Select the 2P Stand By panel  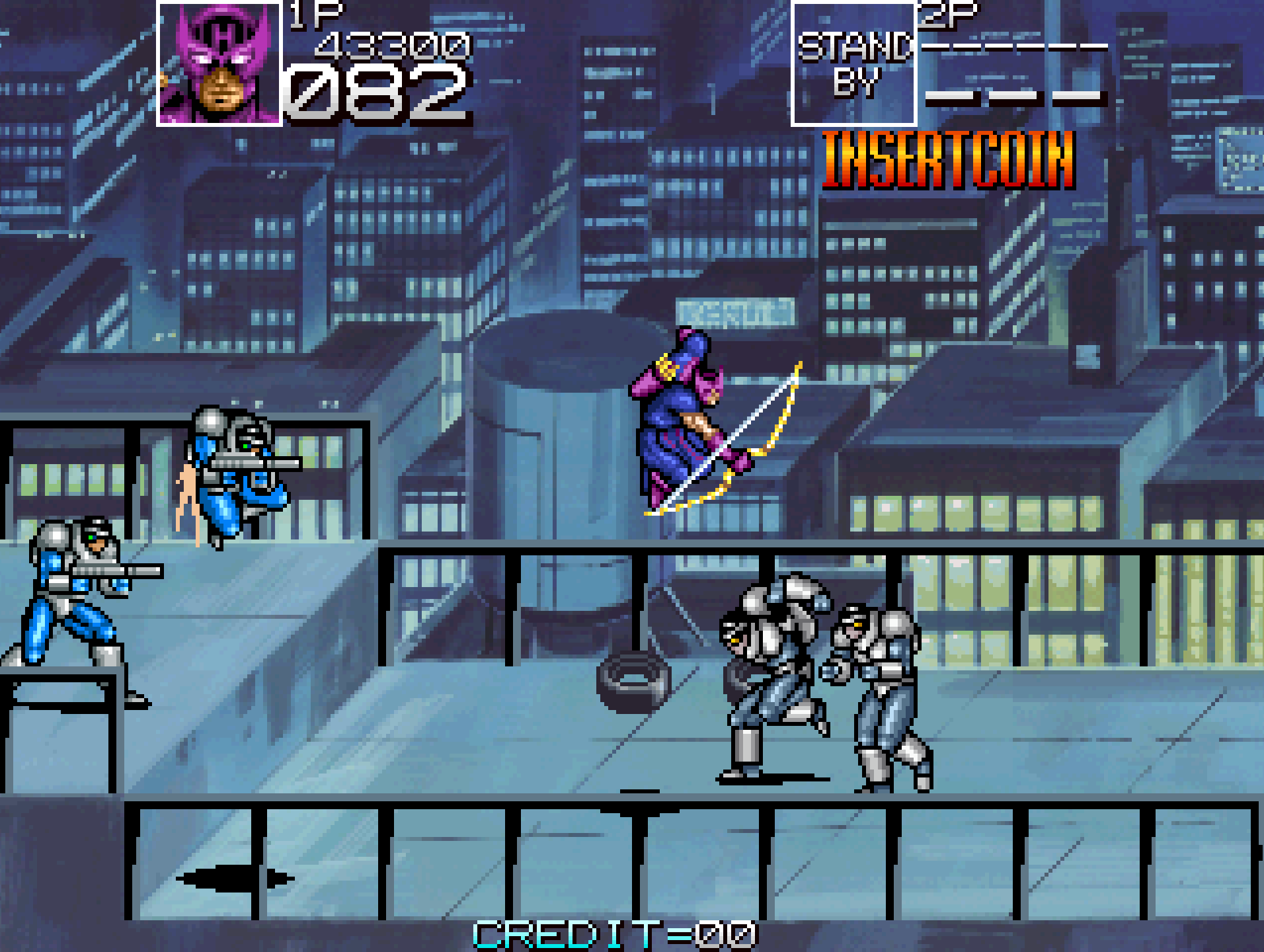853,64
